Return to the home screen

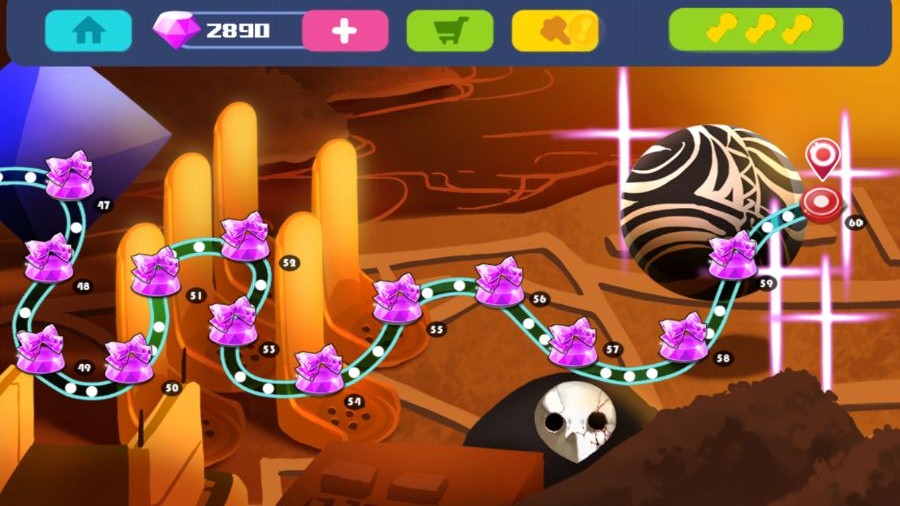tap(88, 31)
